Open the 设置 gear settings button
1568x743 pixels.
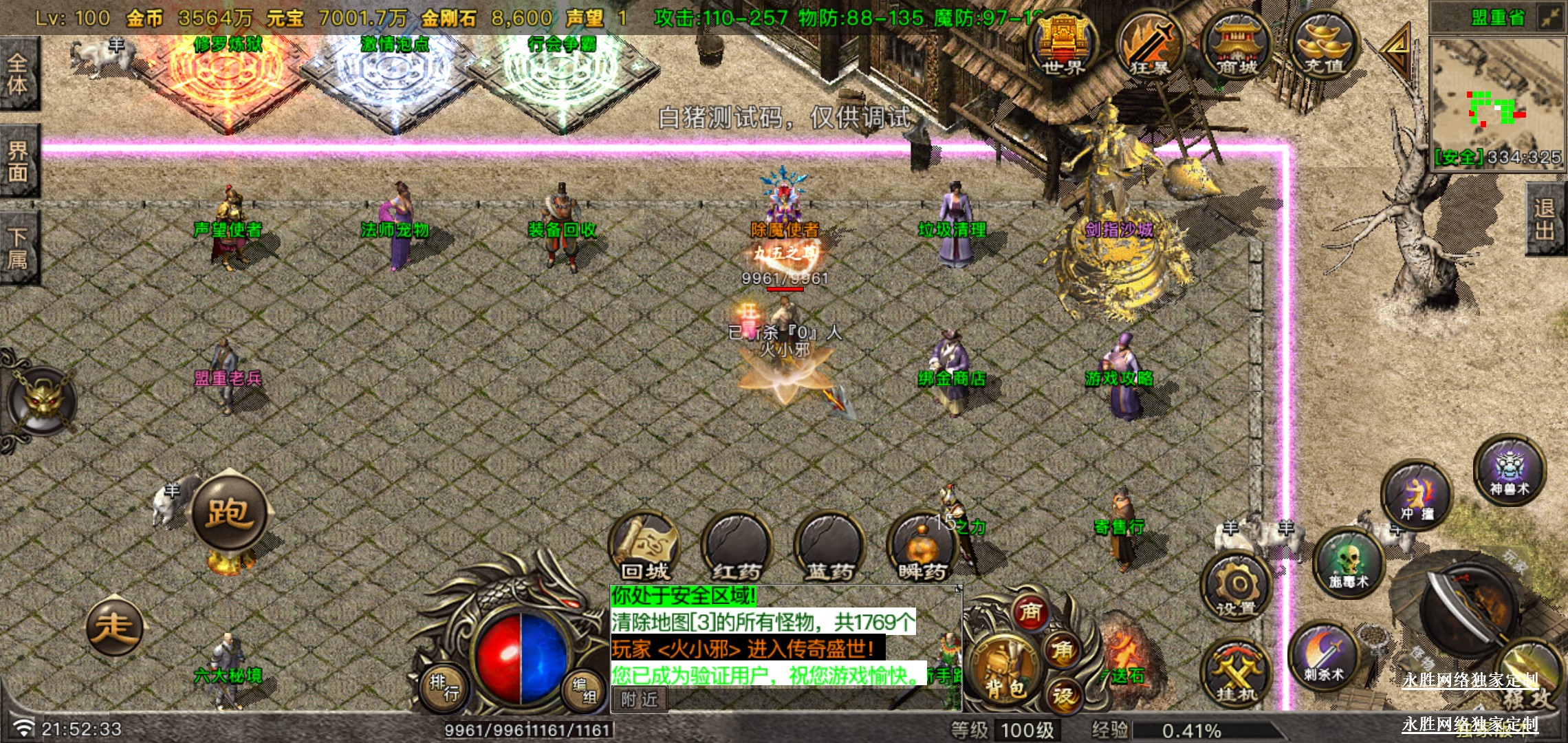coord(1236,587)
